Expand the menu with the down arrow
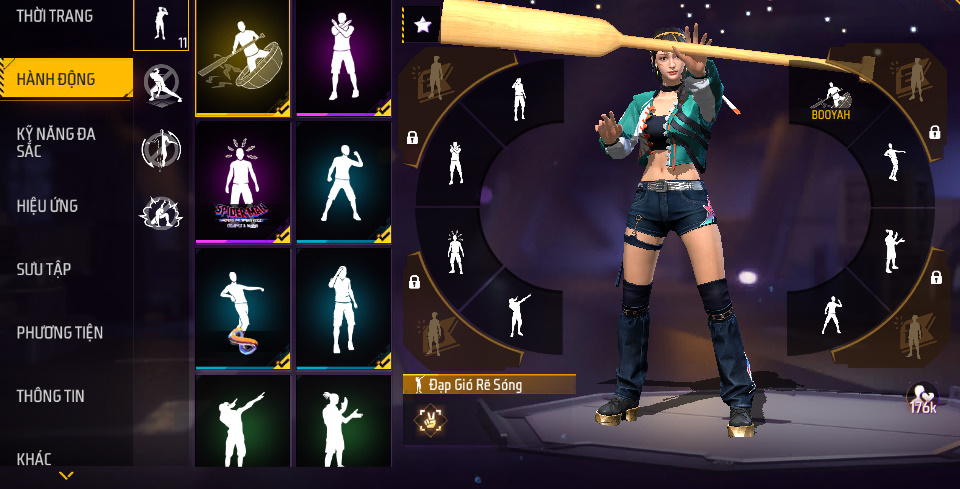 click(66, 476)
